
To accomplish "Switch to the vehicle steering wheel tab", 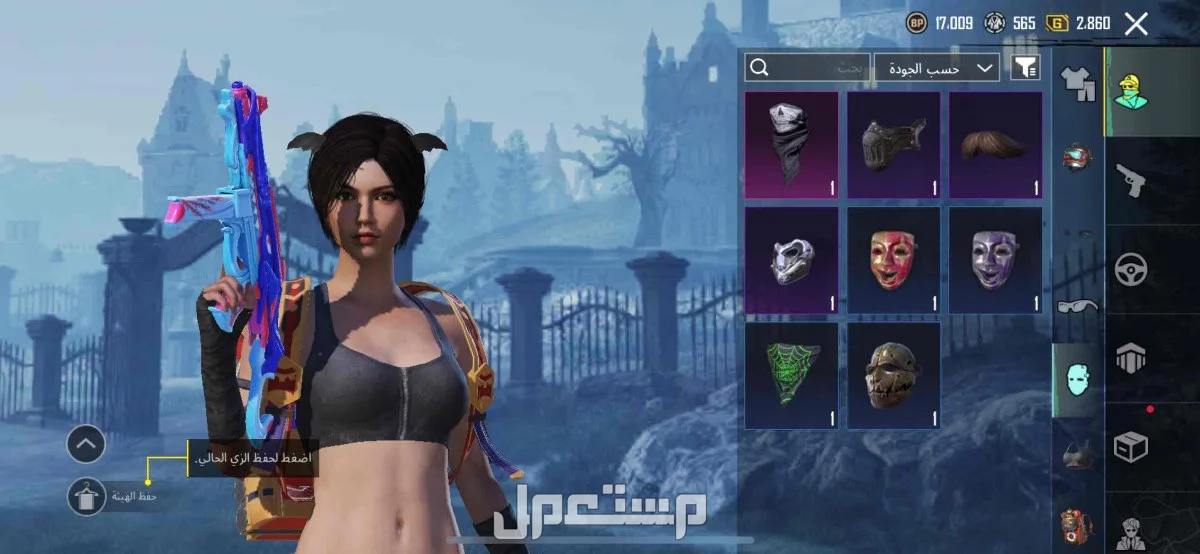I will pyautogui.click(x=1131, y=269).
